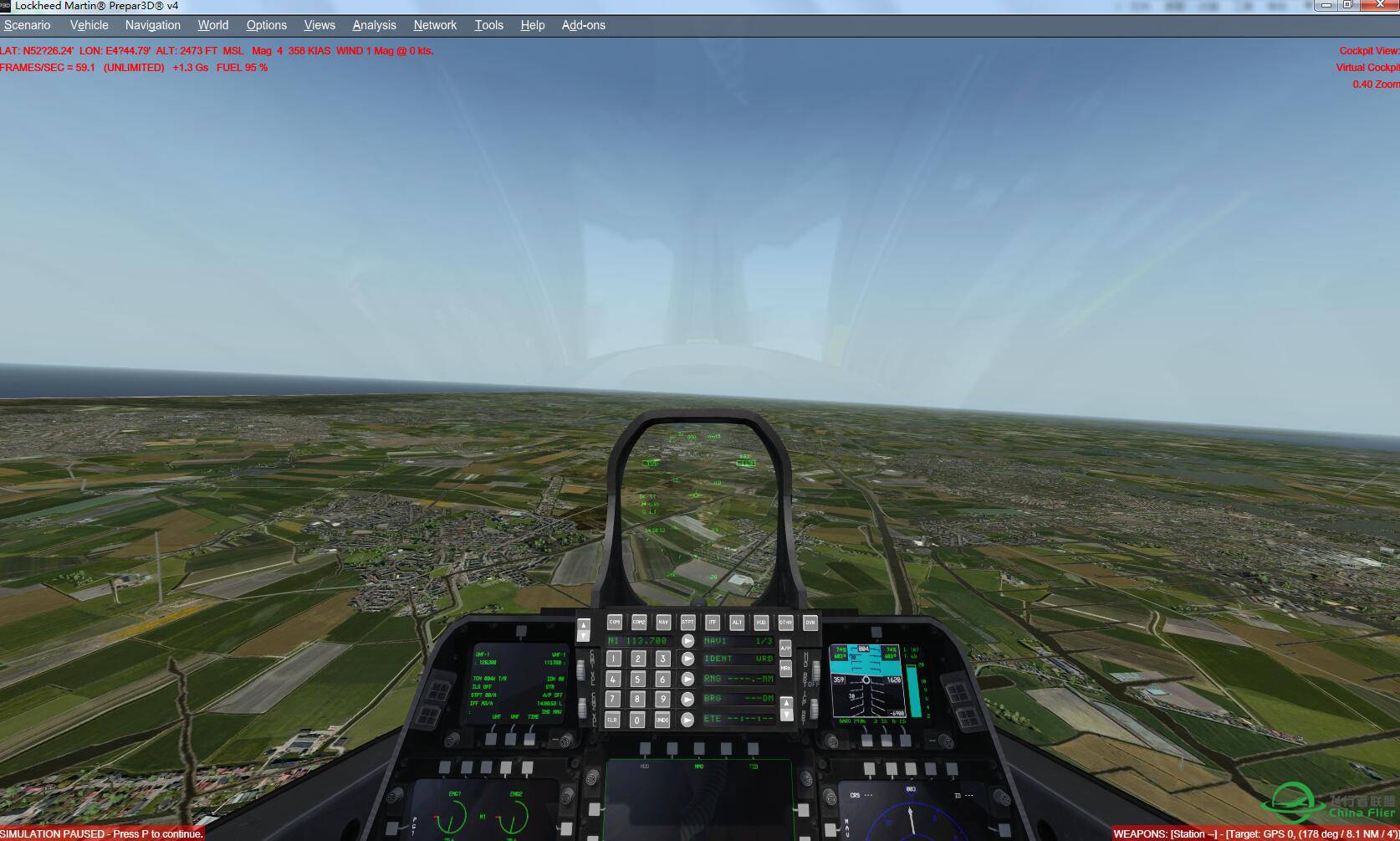
Task: Open the Scenario menu
Action: click(27, 25)
